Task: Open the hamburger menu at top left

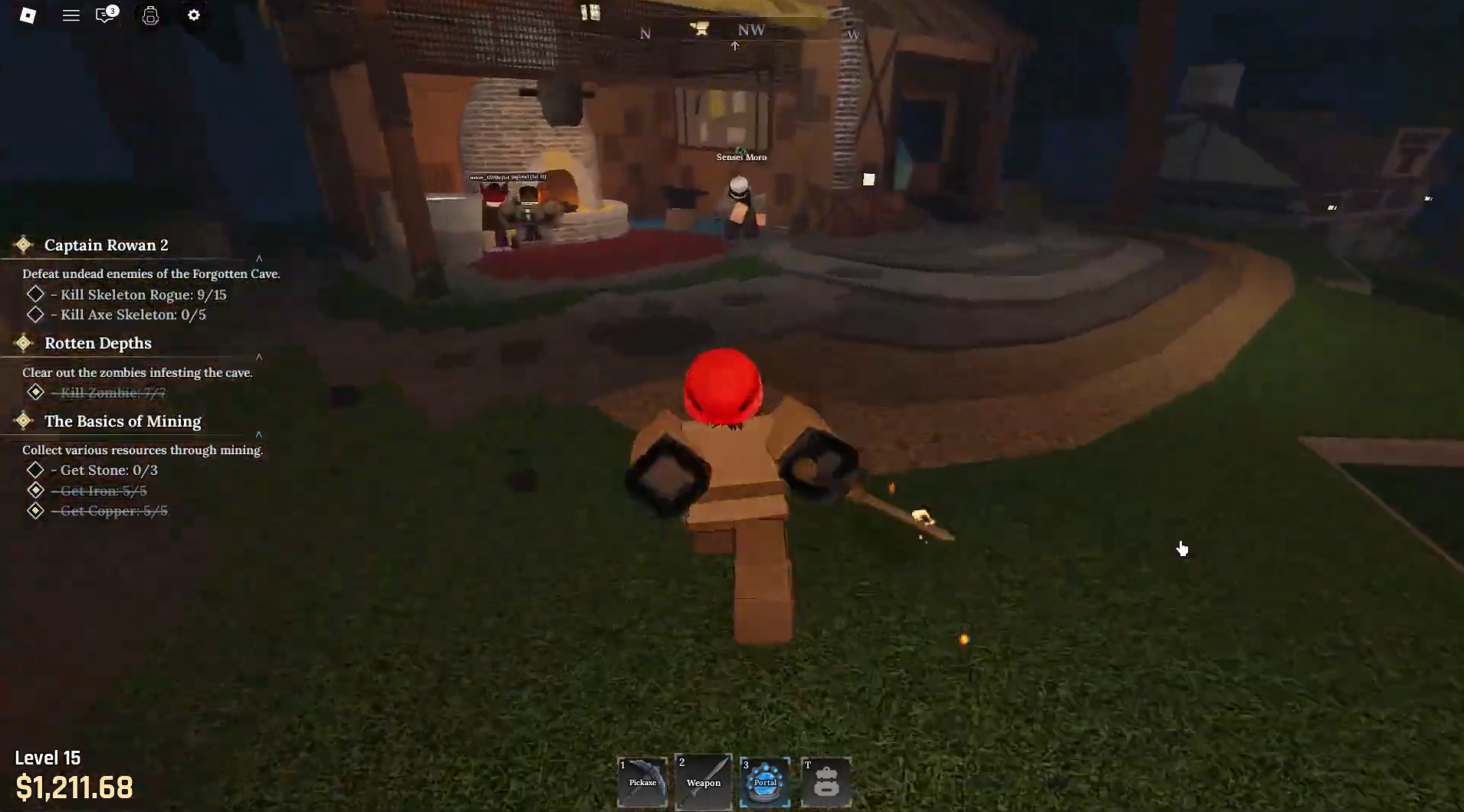Action: coord(72,15)
